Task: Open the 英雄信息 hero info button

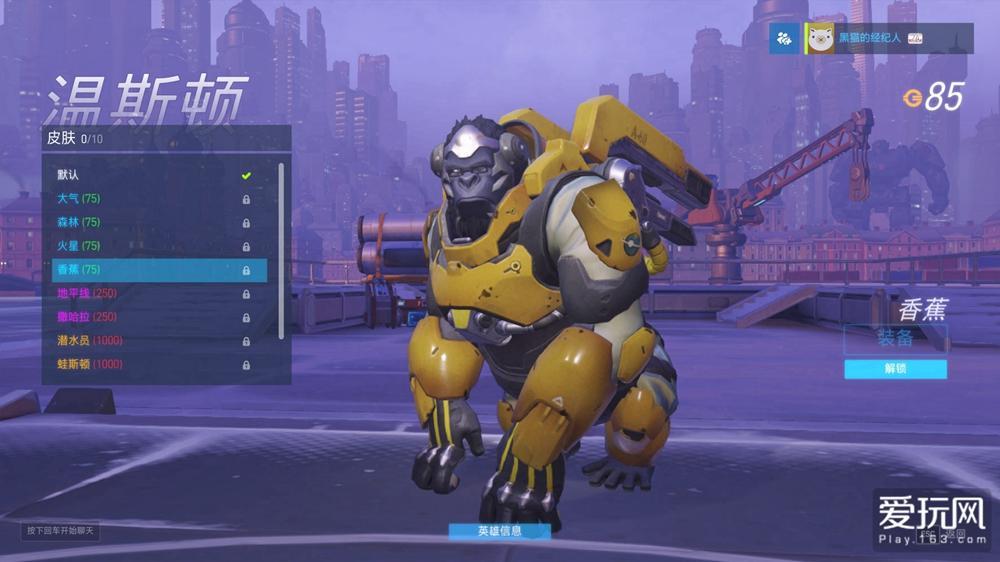Action: click(499, 531)
